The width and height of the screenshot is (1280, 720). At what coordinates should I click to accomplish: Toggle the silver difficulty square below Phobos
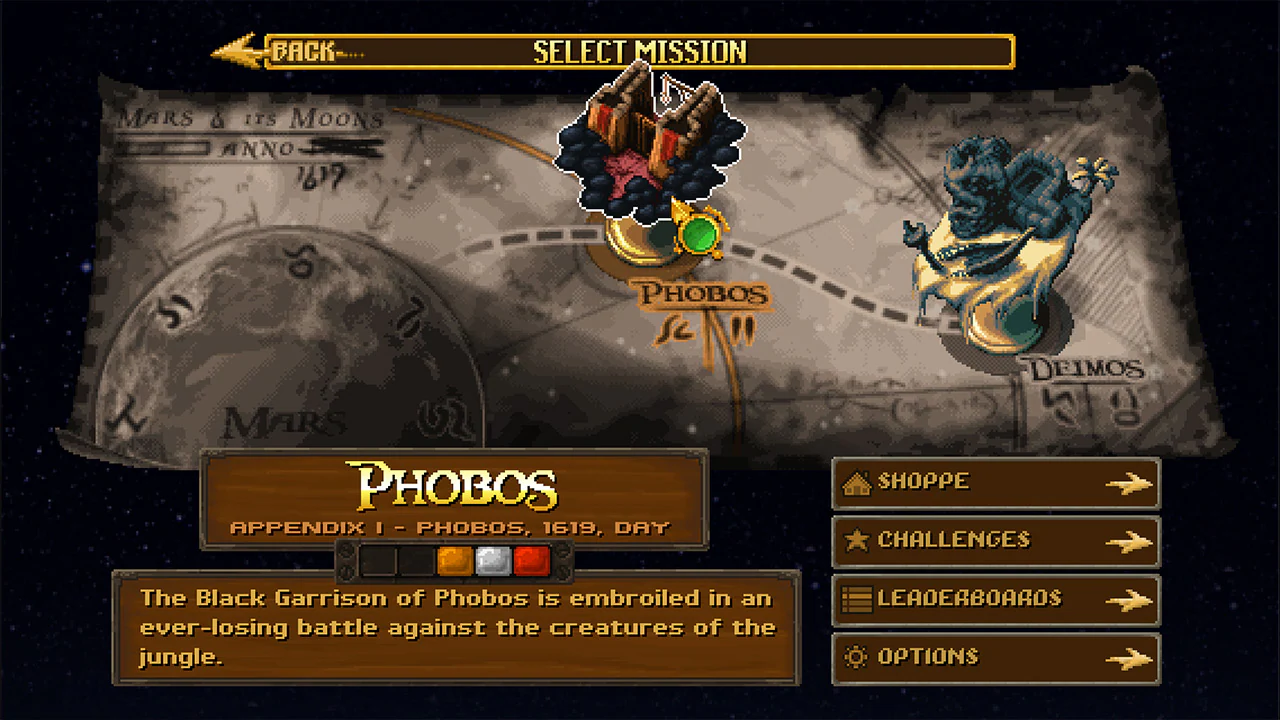pos(492,561)
